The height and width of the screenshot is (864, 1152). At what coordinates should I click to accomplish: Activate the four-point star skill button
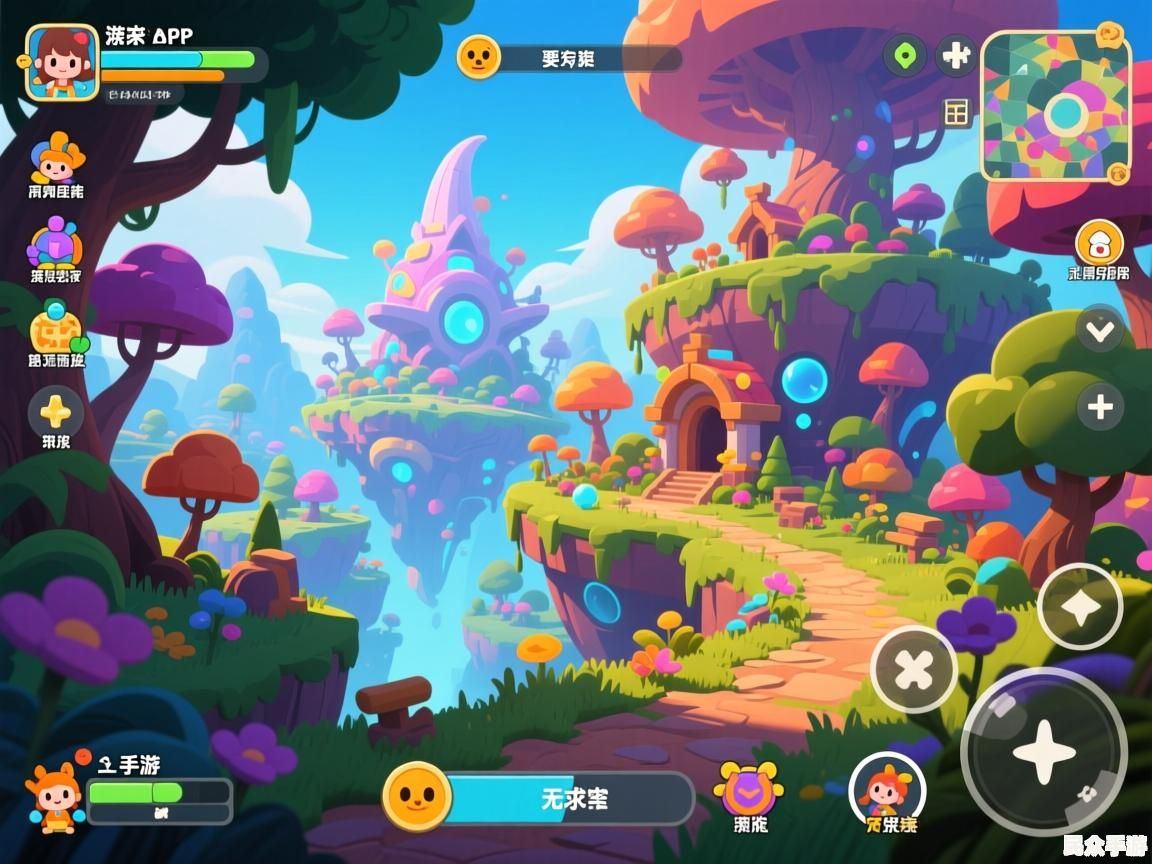point(1080,607)
